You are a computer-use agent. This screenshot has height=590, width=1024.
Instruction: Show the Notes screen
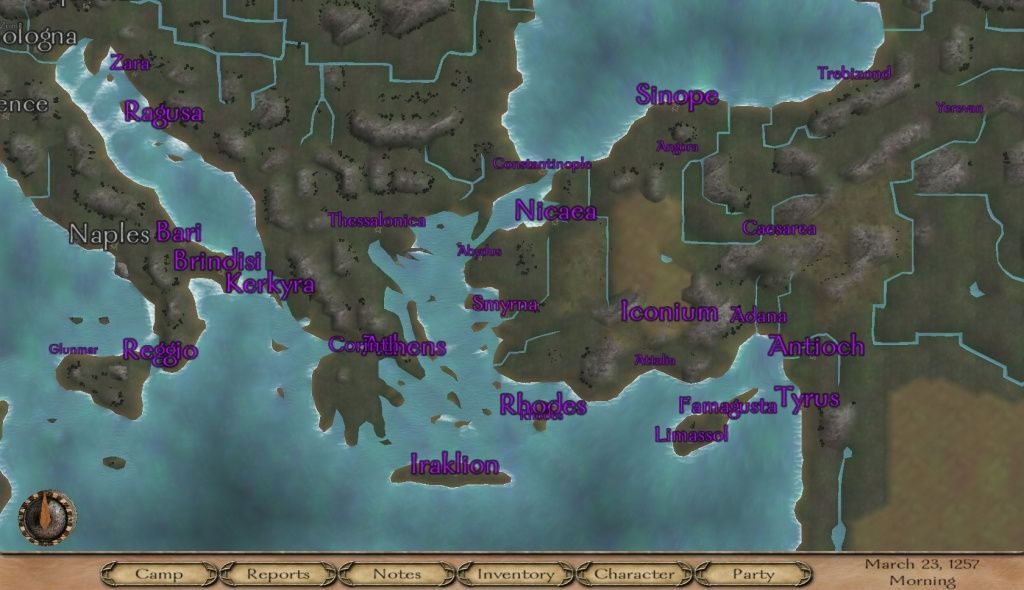[397, 574]
